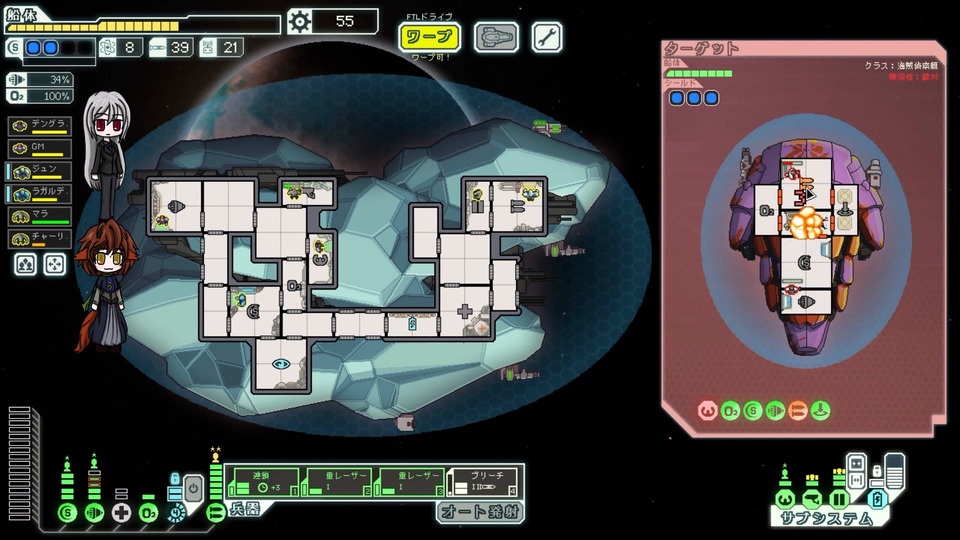Save current crew positions
This screenshot has width=960, height=540.
click(25, 264)
